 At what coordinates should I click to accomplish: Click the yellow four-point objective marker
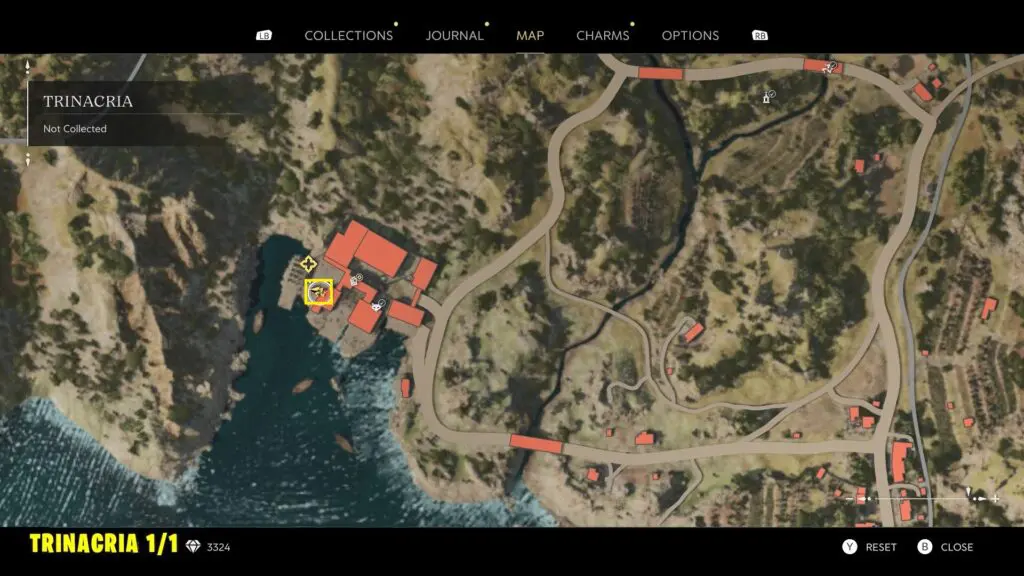pos(308,264)
